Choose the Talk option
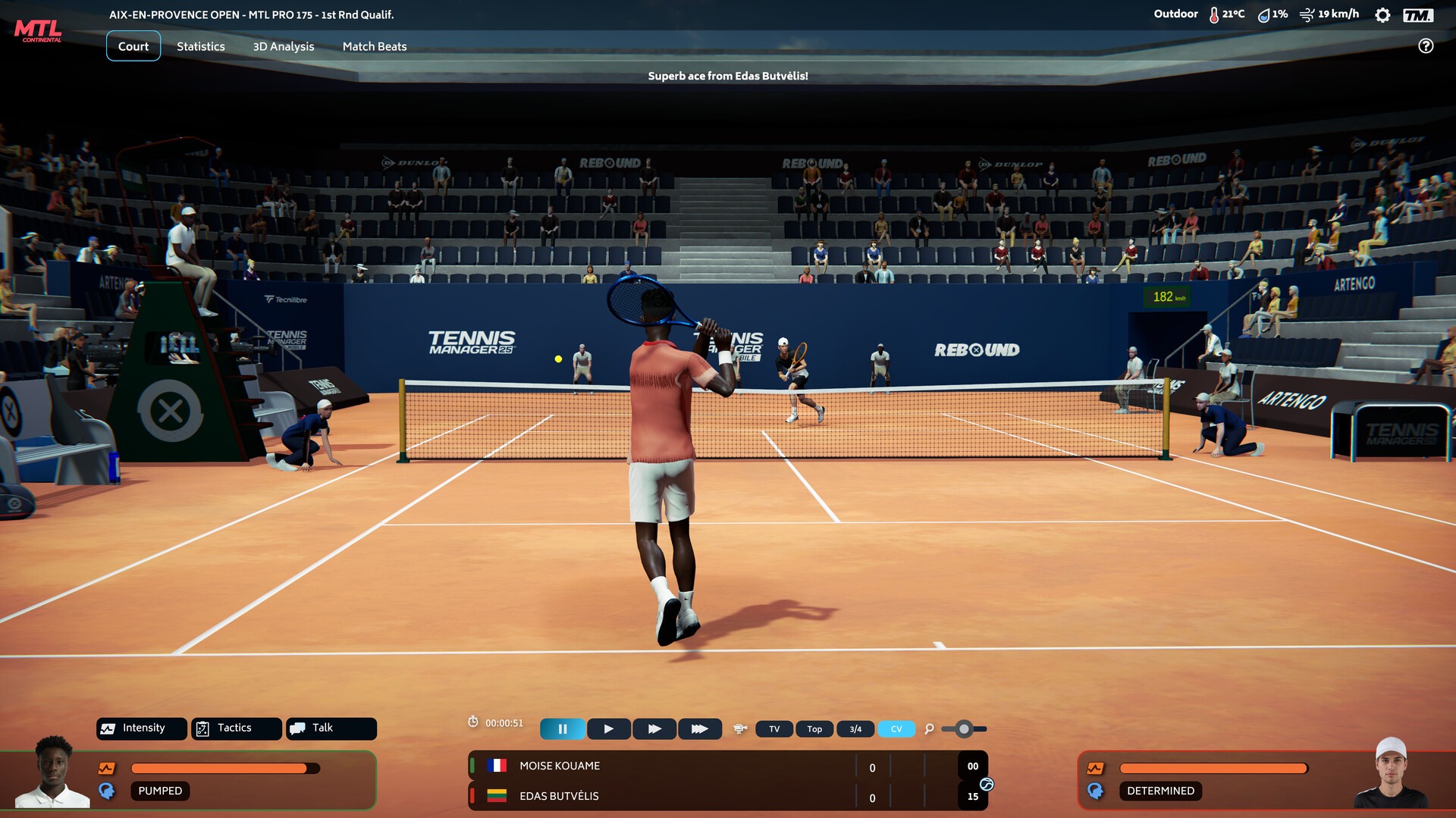 [x=331, y=728]
